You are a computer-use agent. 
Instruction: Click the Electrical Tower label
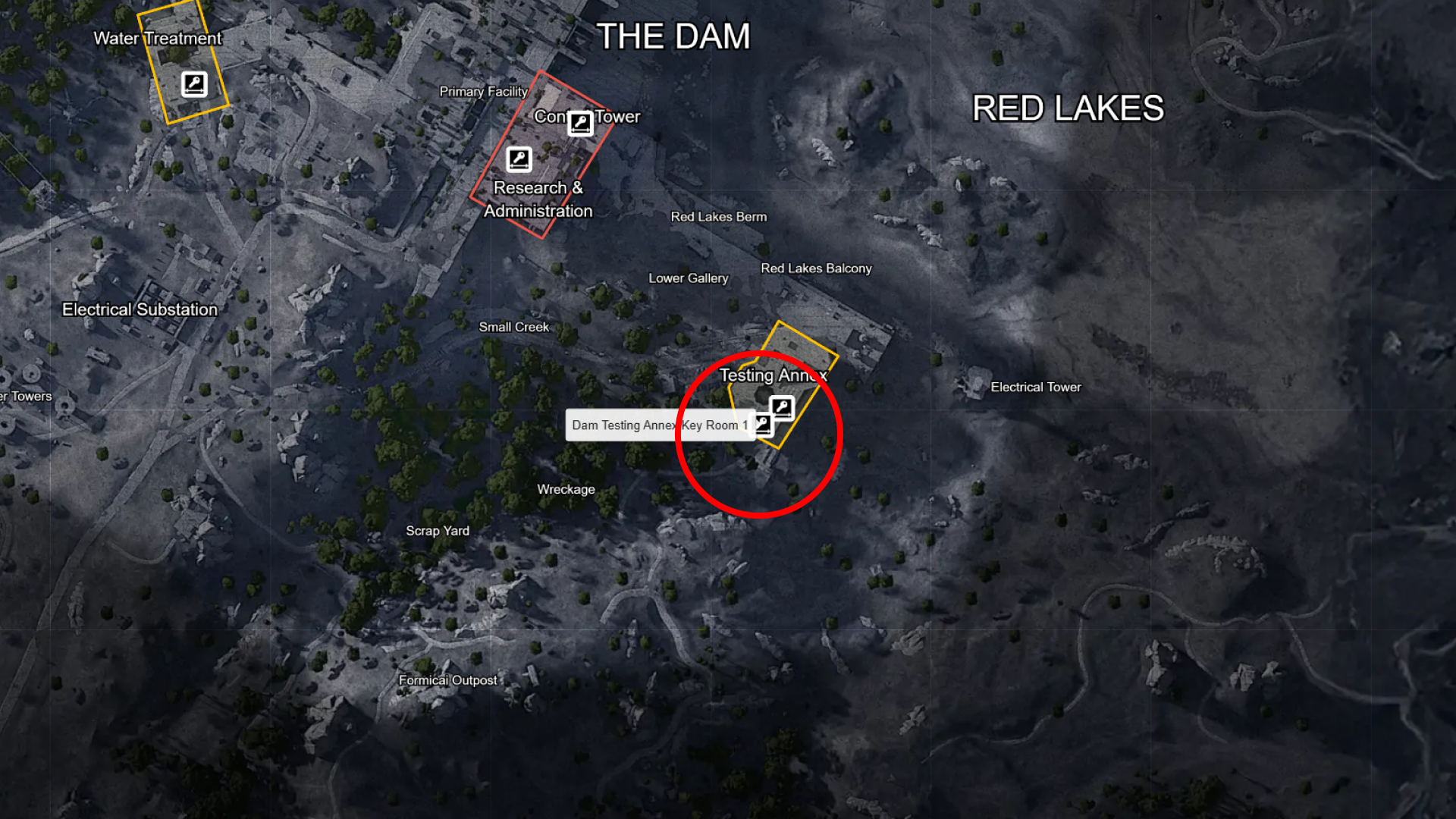1036,387
